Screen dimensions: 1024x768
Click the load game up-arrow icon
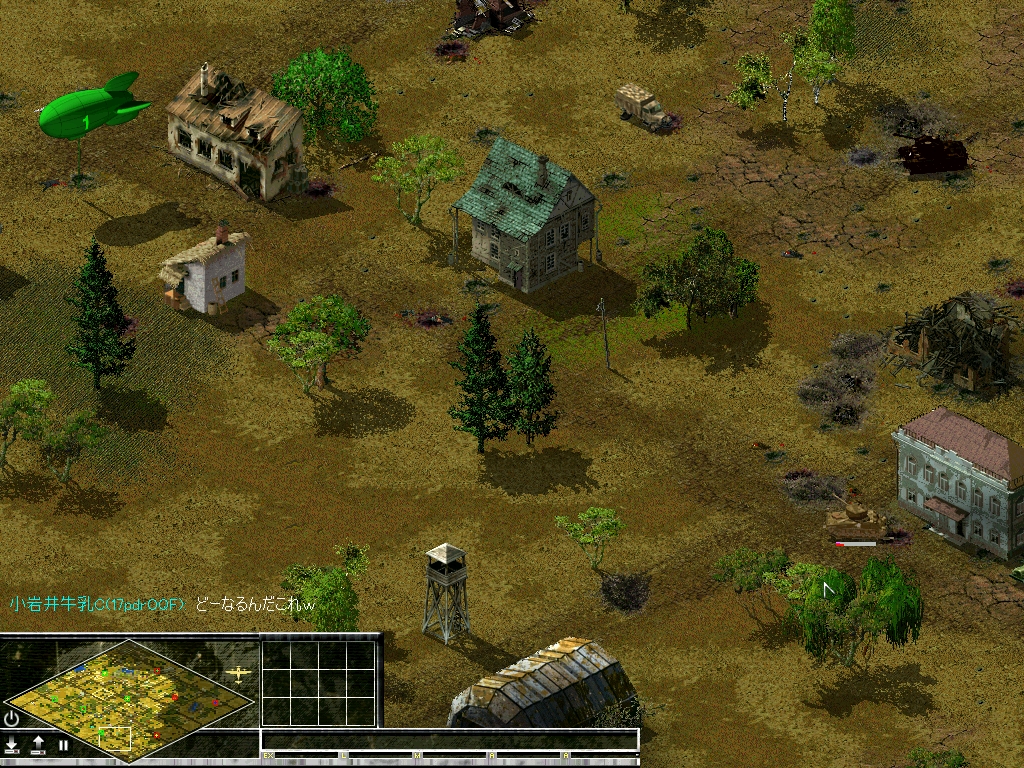38,745
